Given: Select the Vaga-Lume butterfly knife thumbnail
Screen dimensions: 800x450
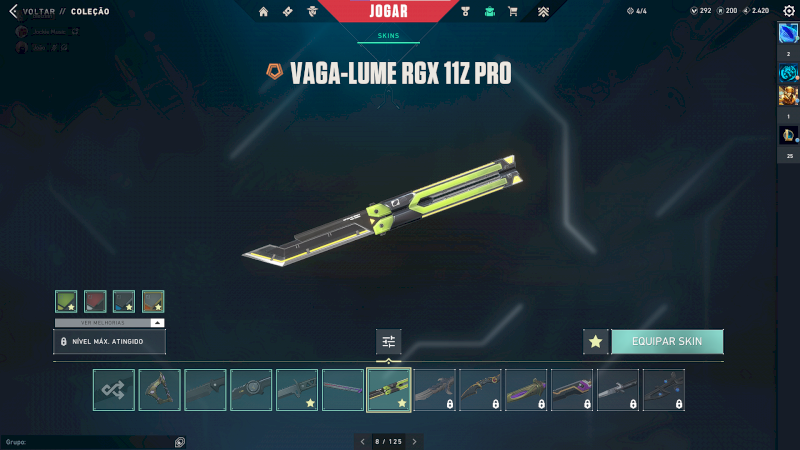Looking at the screenshot, I should click(x=389, y=390).
